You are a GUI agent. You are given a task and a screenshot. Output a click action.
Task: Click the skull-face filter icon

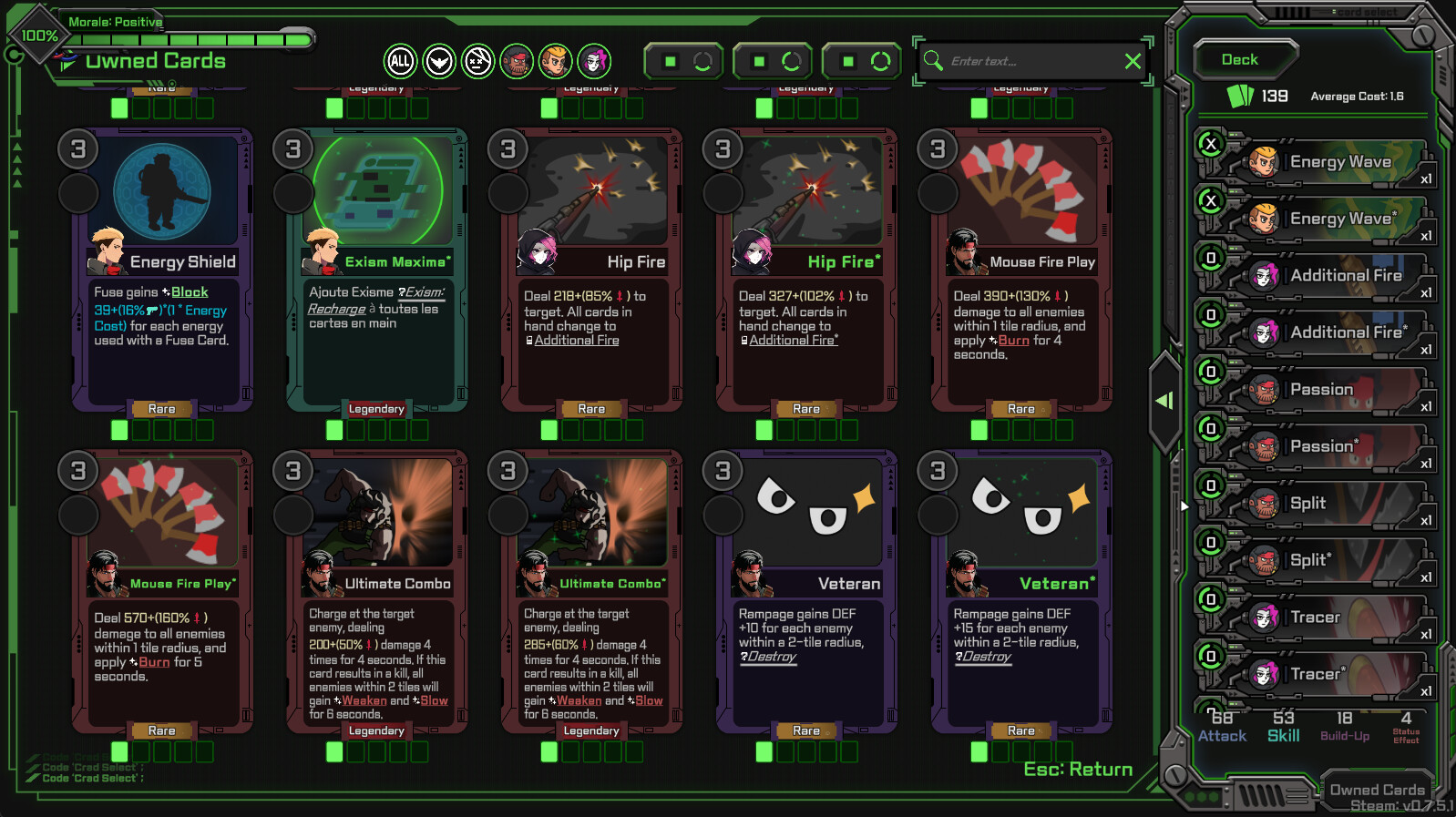click(x=477, y=60)
